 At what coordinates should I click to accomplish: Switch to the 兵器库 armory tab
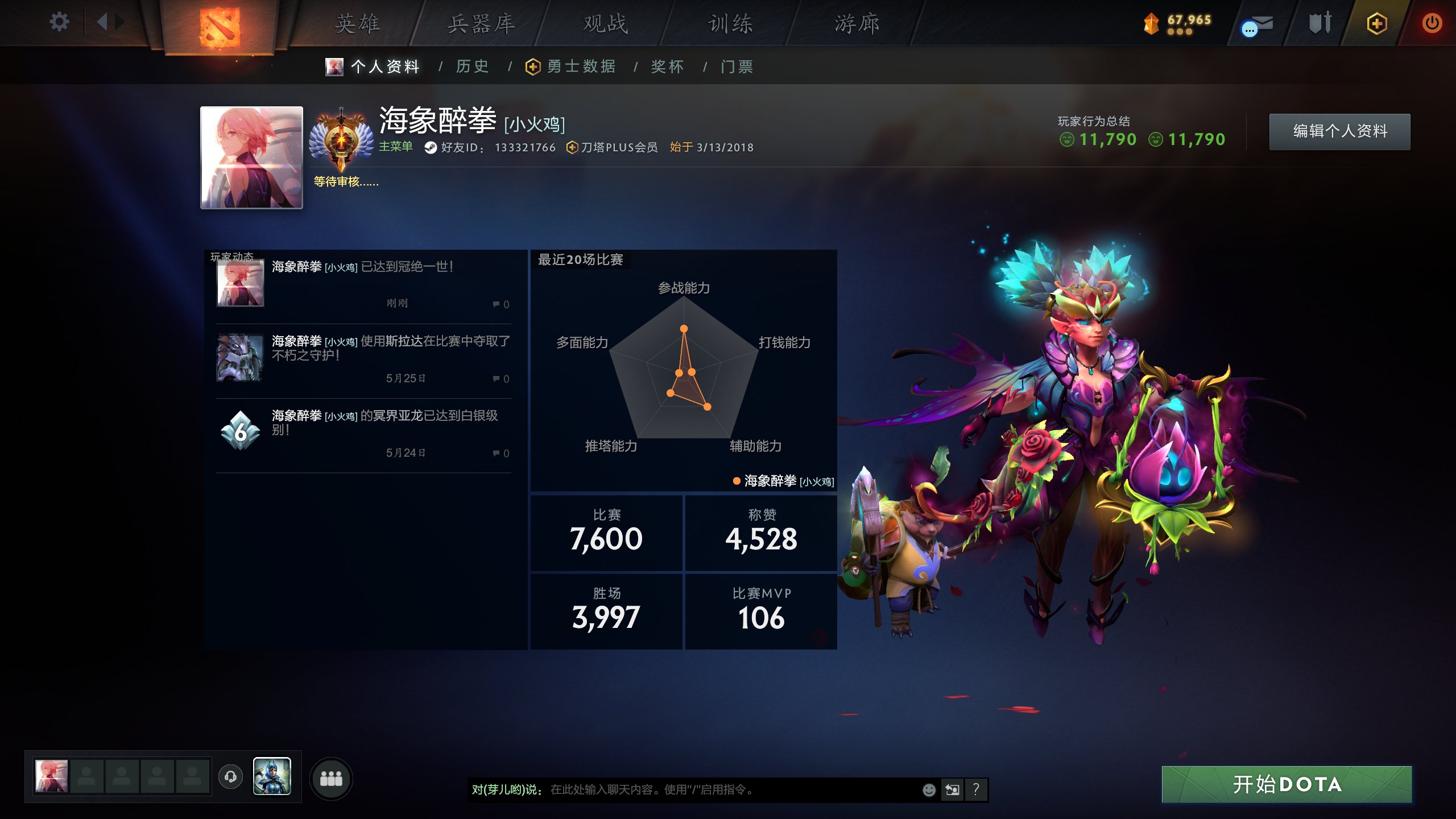point(481,24)
